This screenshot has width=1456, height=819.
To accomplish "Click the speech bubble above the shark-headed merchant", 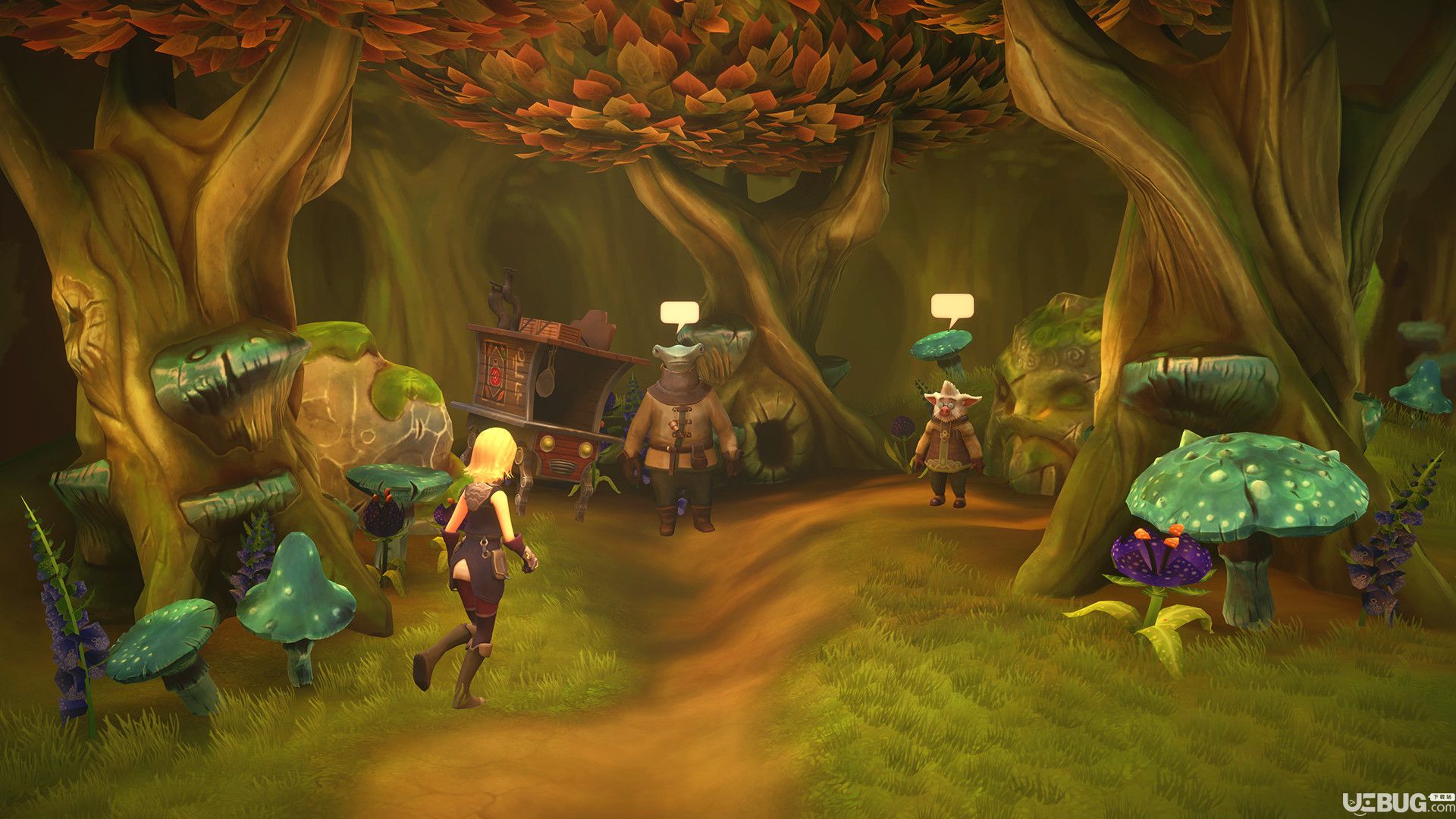I will [x=679, y=313].
